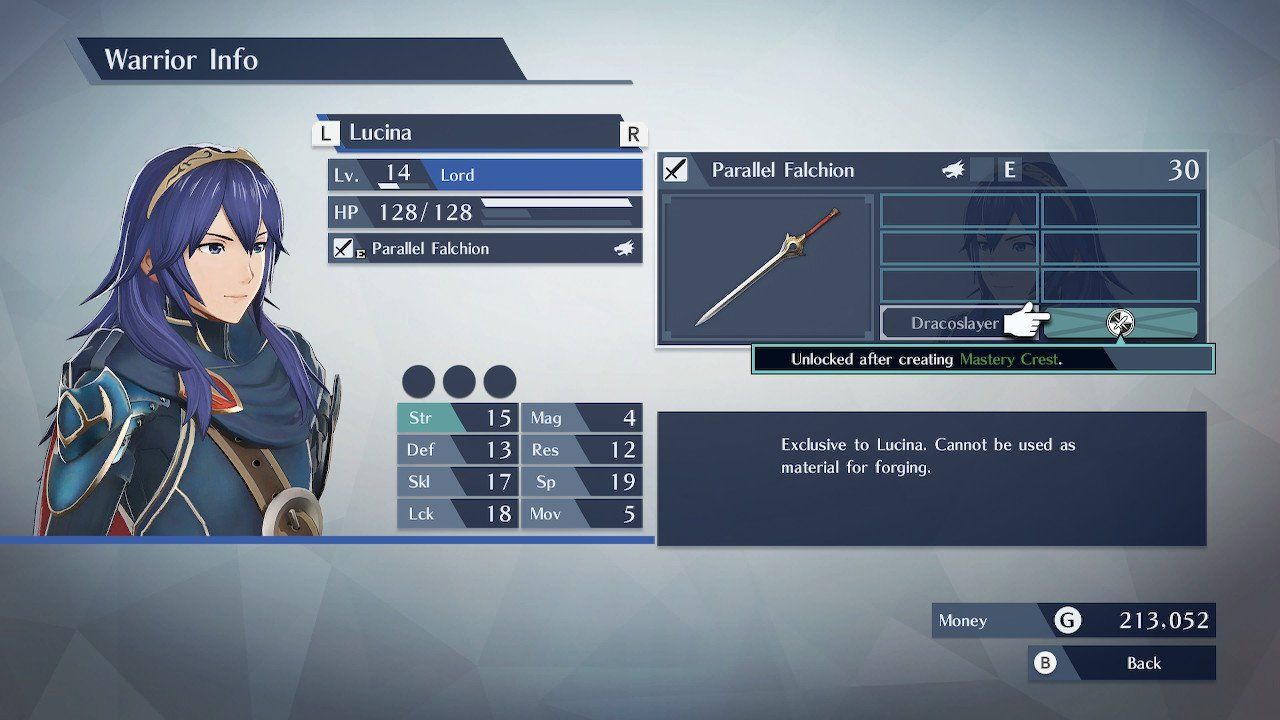Select the Parallel Falchion weapon header
1280x720 pixels.
[932, 170]
